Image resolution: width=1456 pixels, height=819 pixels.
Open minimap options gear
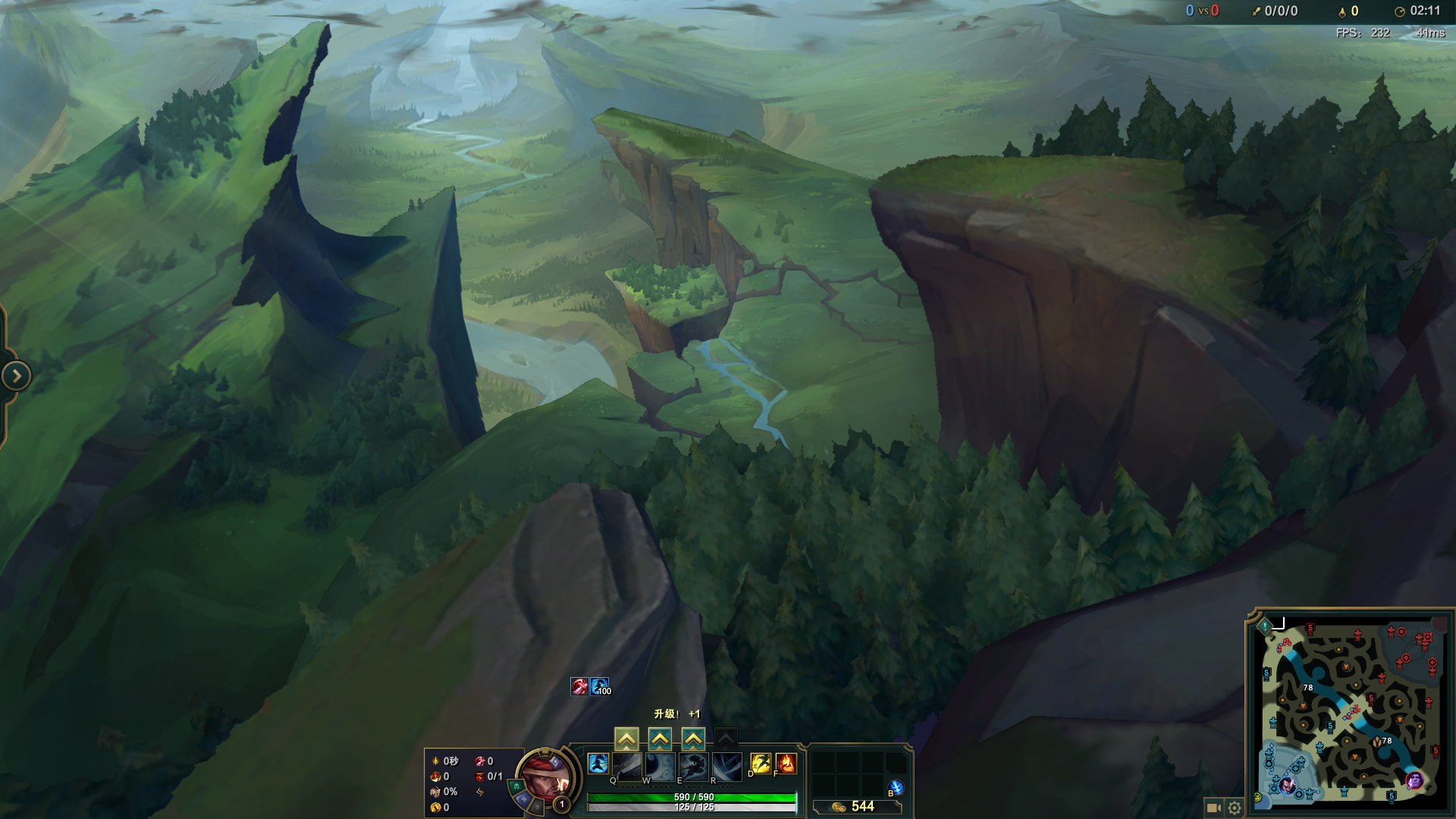point(1235,808)
